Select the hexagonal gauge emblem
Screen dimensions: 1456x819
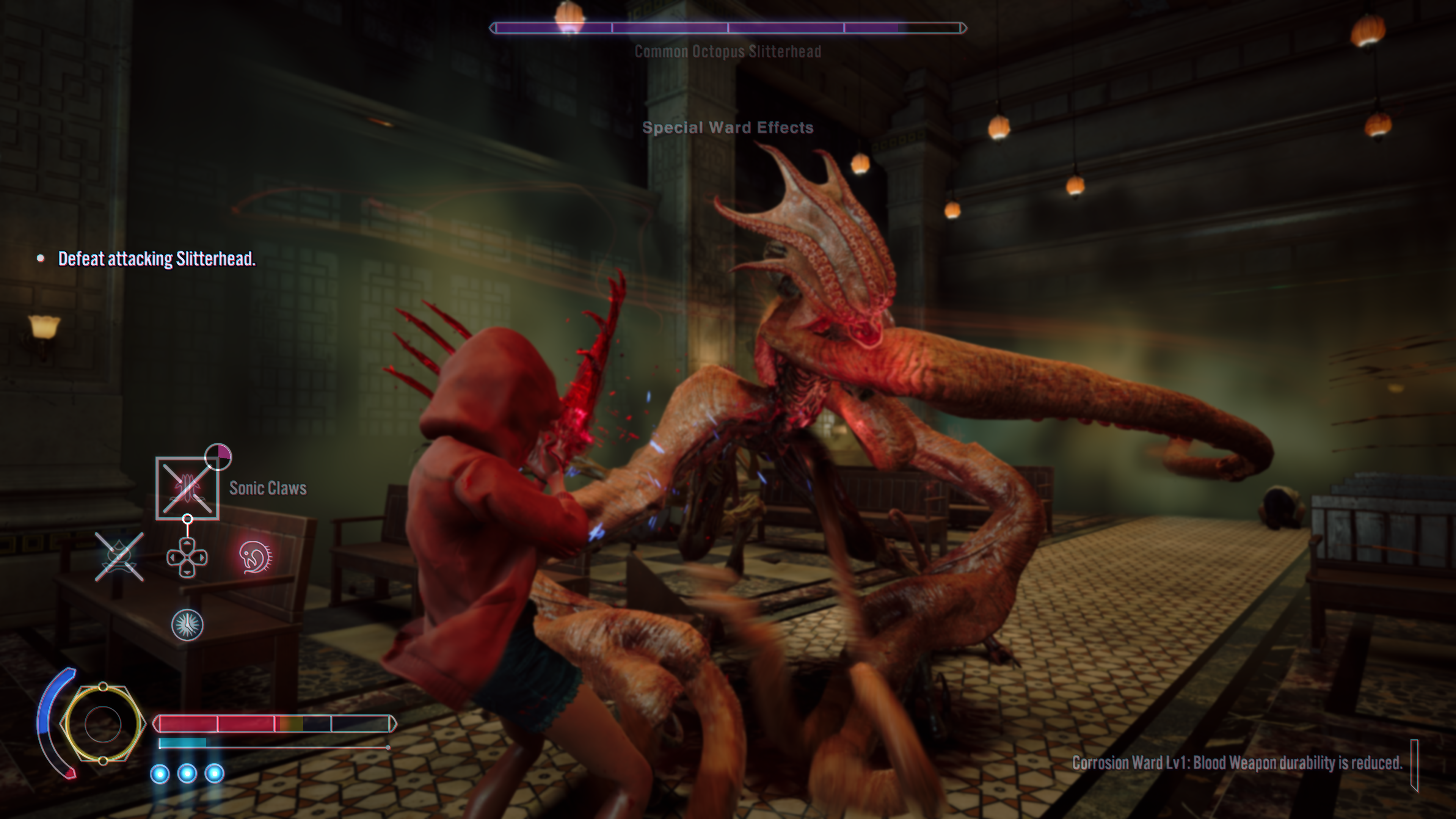(102, 724)
